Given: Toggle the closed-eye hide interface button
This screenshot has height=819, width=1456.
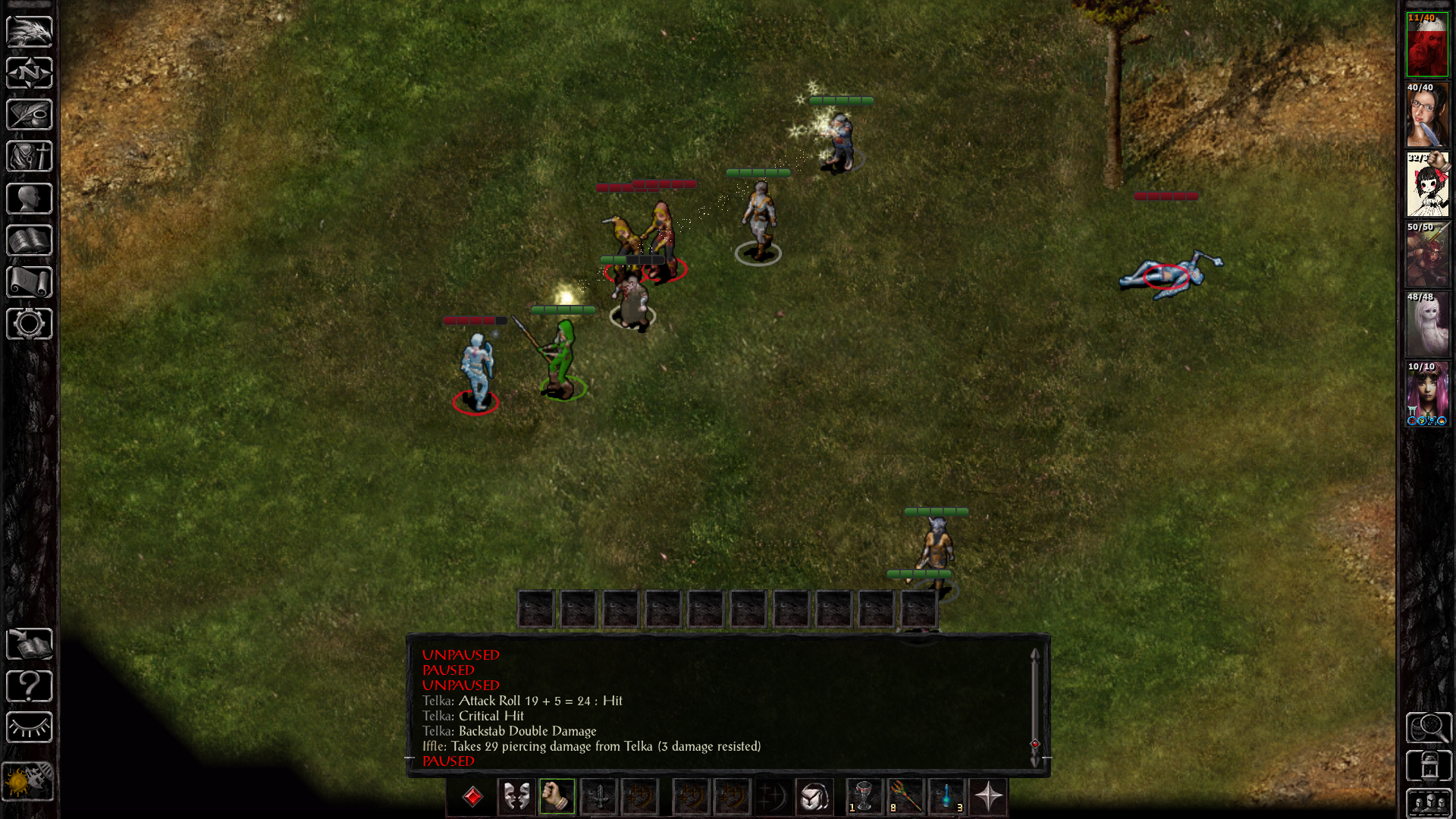Looking at the screenshot, I should pos(29,727).
